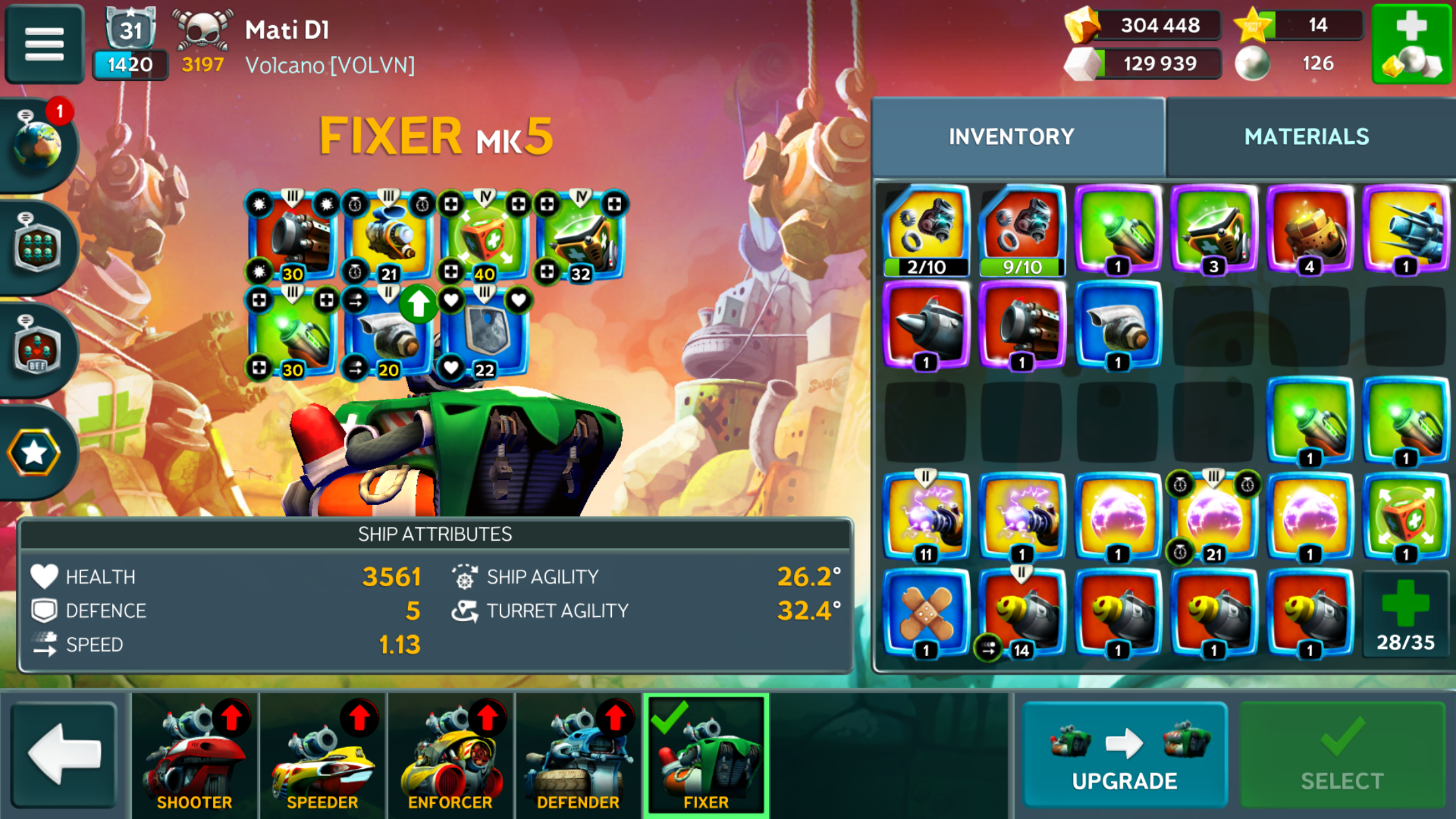Tap the equipped shield item level 22
Screen dimensions: 1456x819
point(485,333)
